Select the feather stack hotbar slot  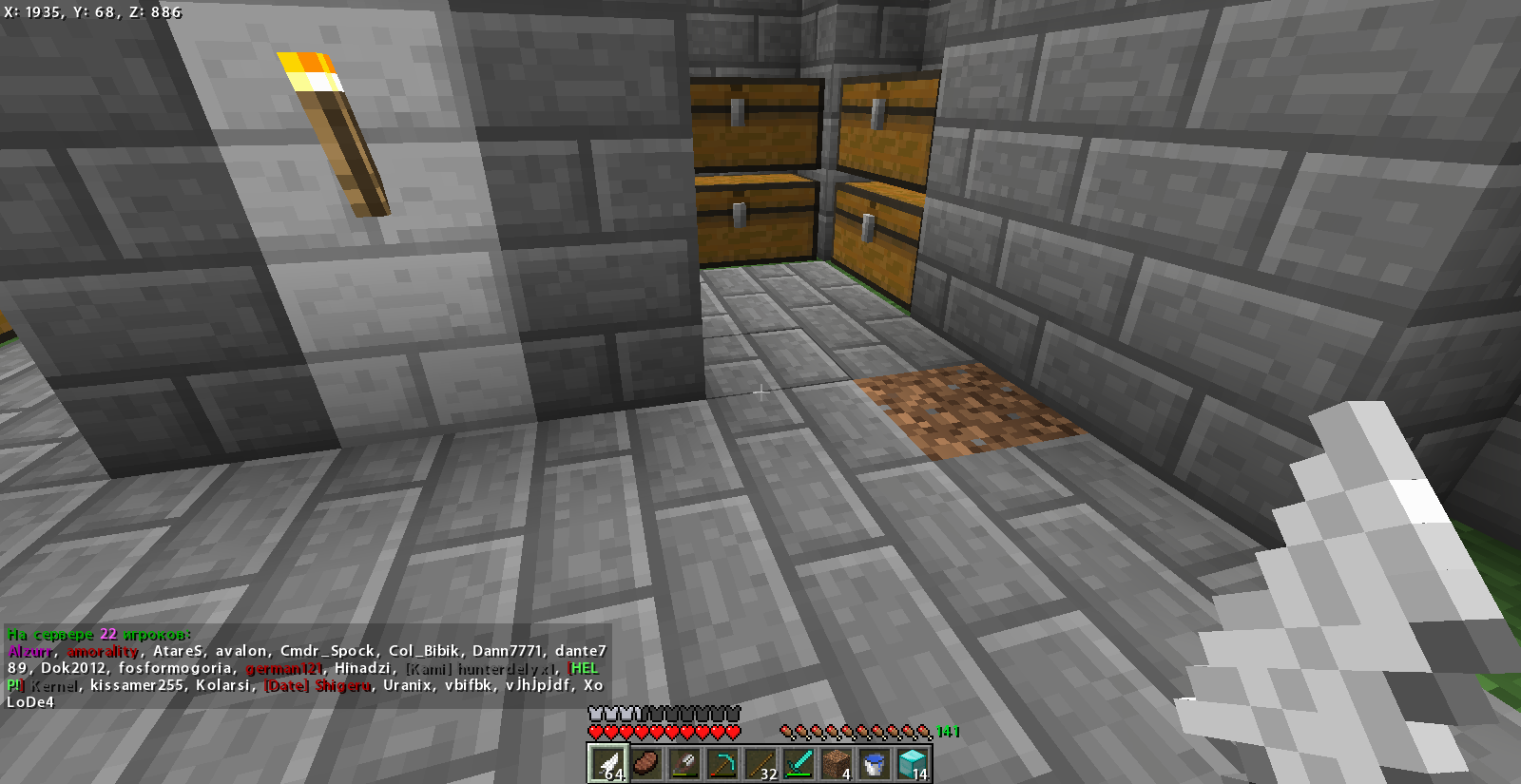coord(607,763)
